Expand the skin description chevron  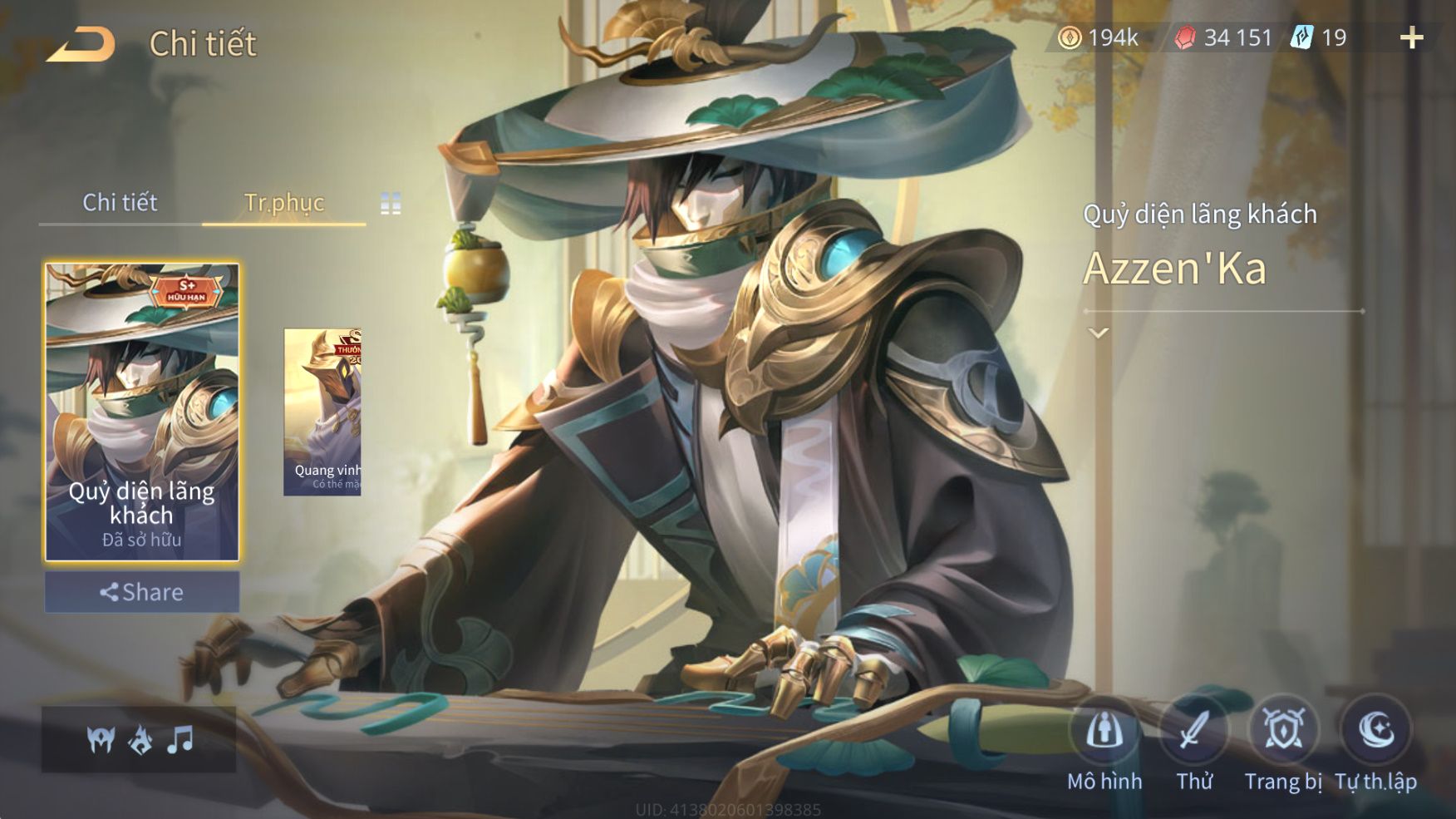[x=1099, y=333]
